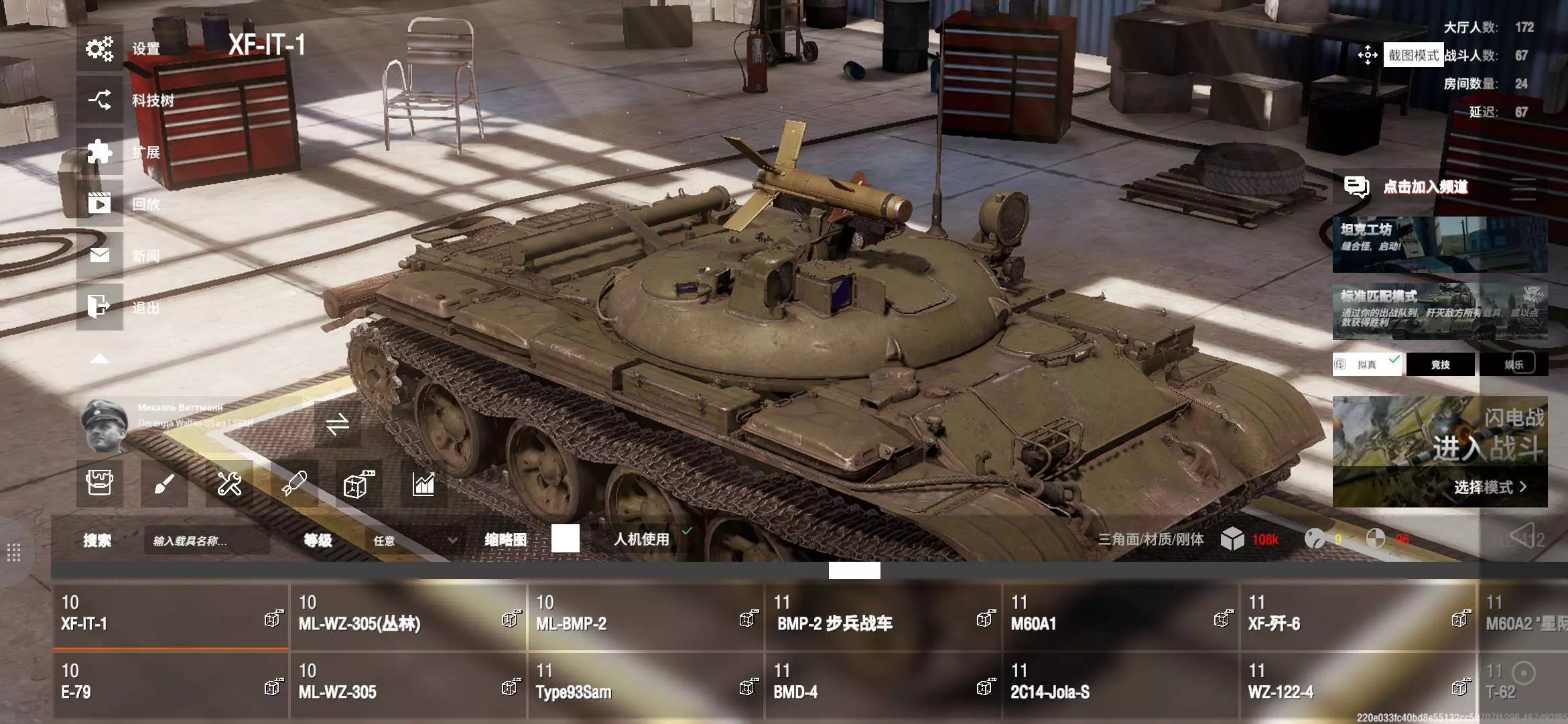Switch to the 竞技 mode tab

[1440, 364]
